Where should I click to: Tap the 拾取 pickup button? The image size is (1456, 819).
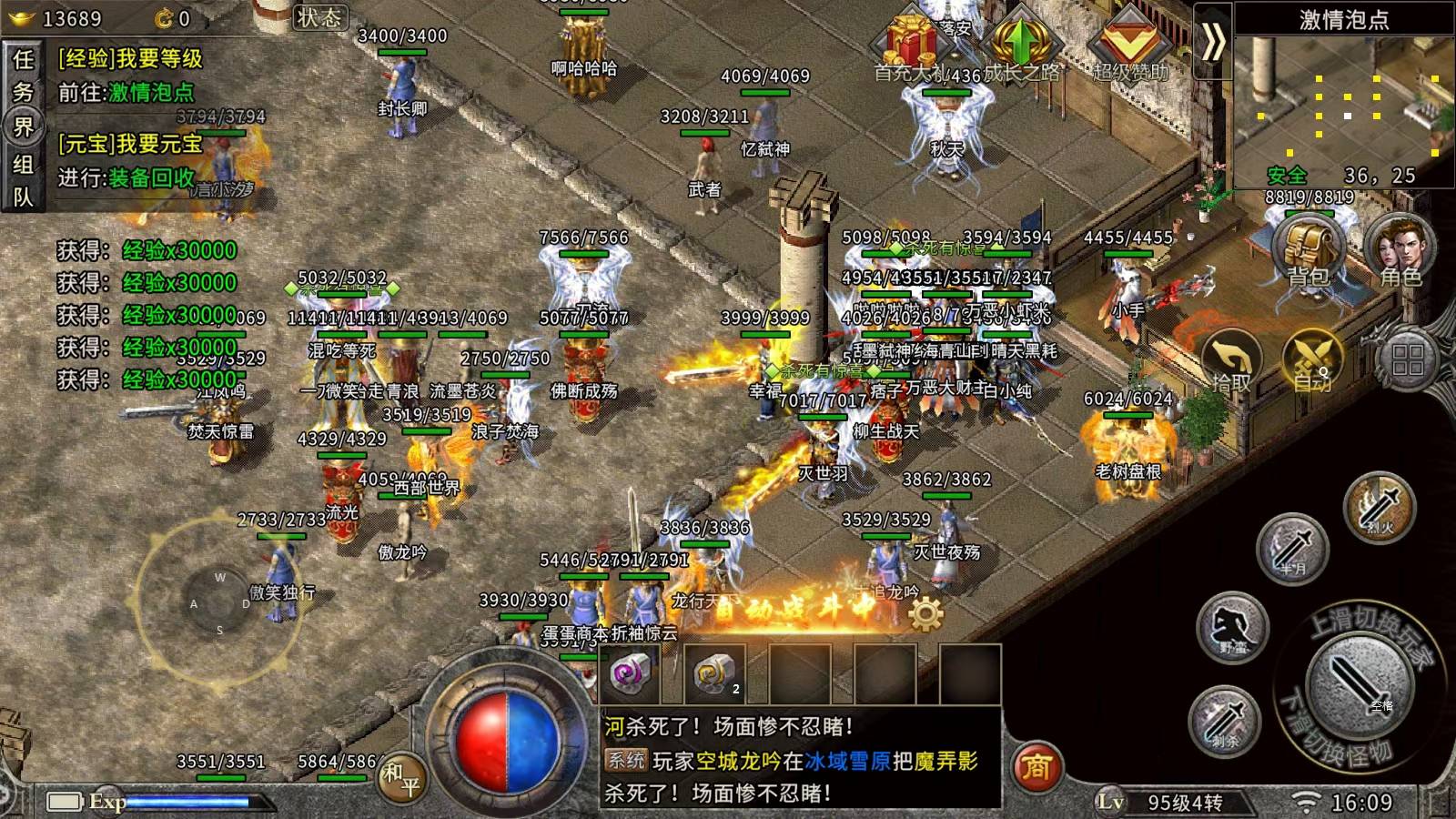(1231, 361)
